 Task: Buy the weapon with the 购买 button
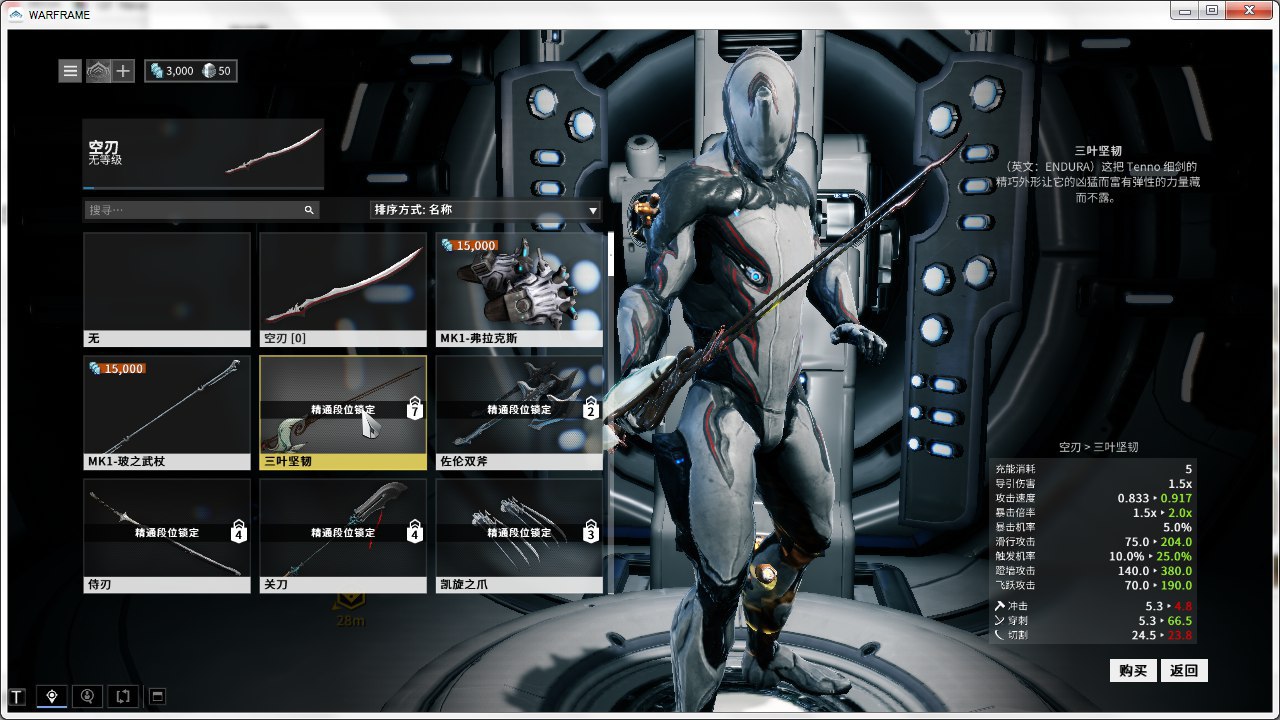1134,670
